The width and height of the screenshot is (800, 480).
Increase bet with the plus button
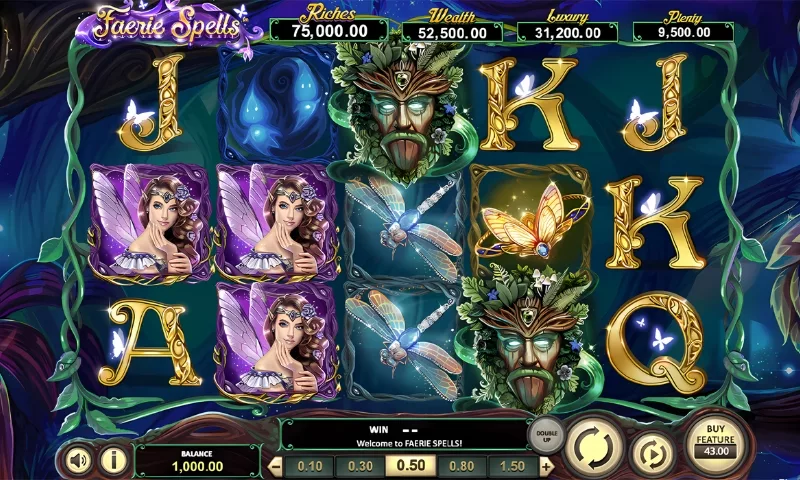click(x=546, y=466)
